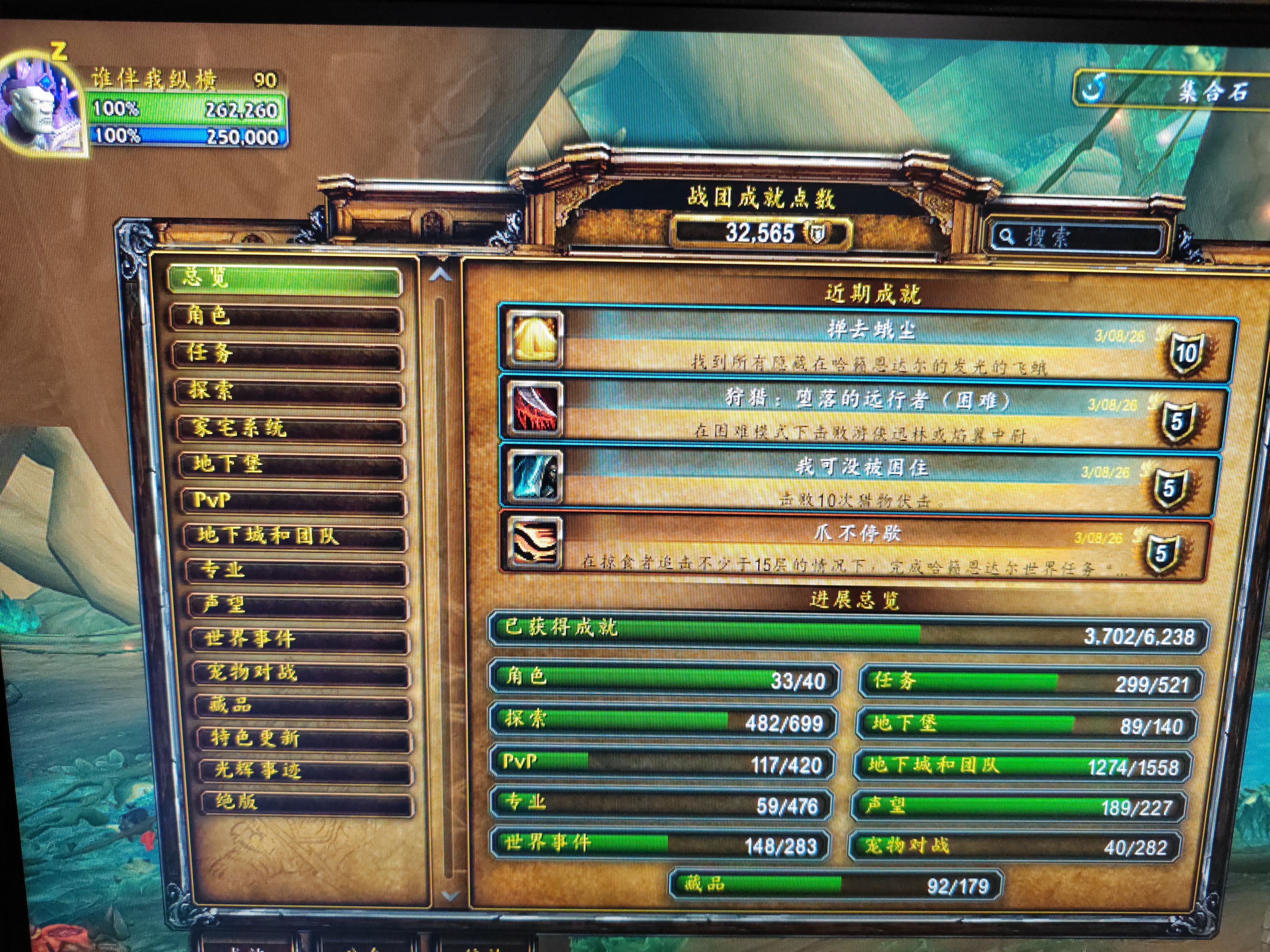Open the 角色 achievement category

tap(286, 317)
